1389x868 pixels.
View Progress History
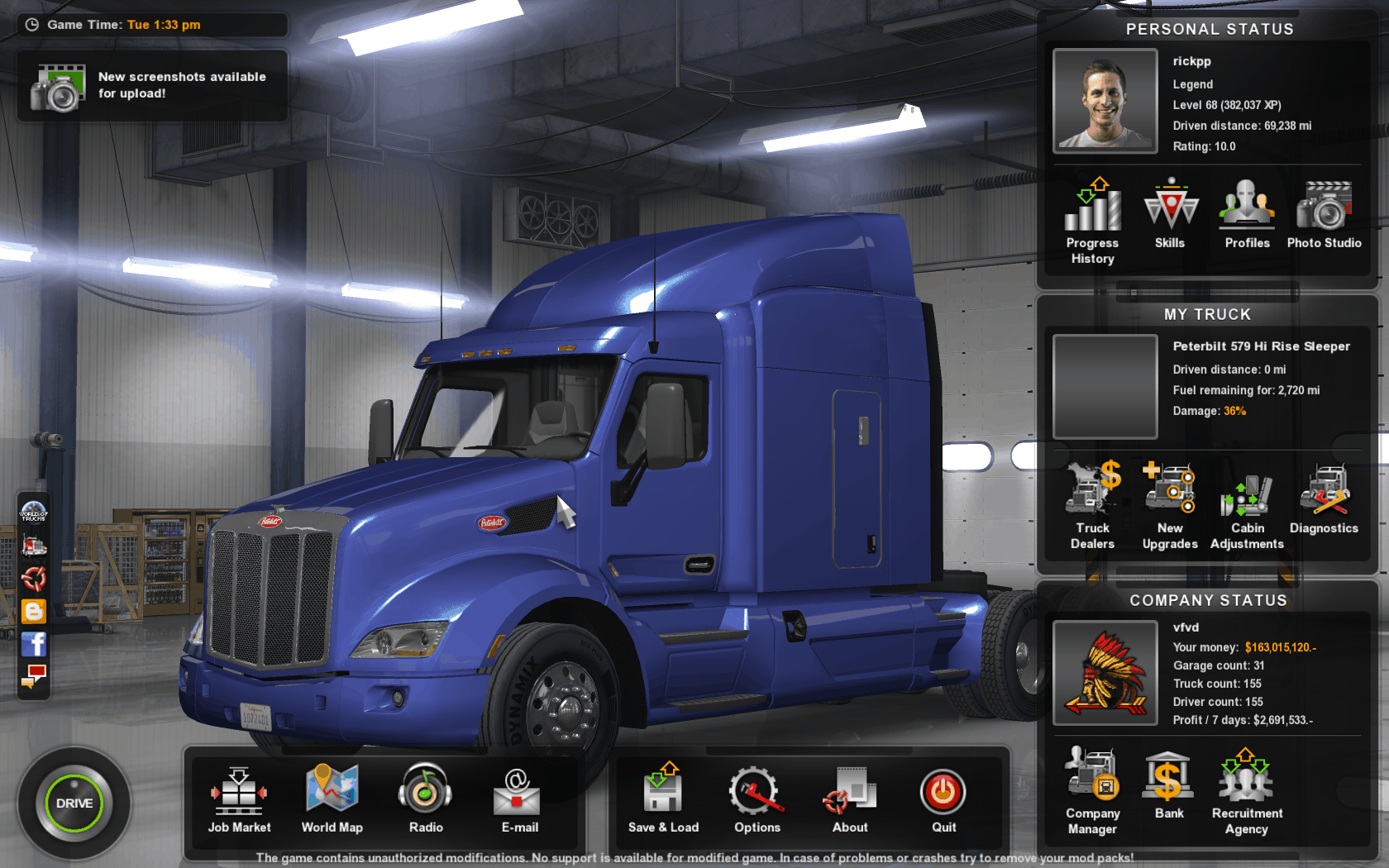point(1092,219)
